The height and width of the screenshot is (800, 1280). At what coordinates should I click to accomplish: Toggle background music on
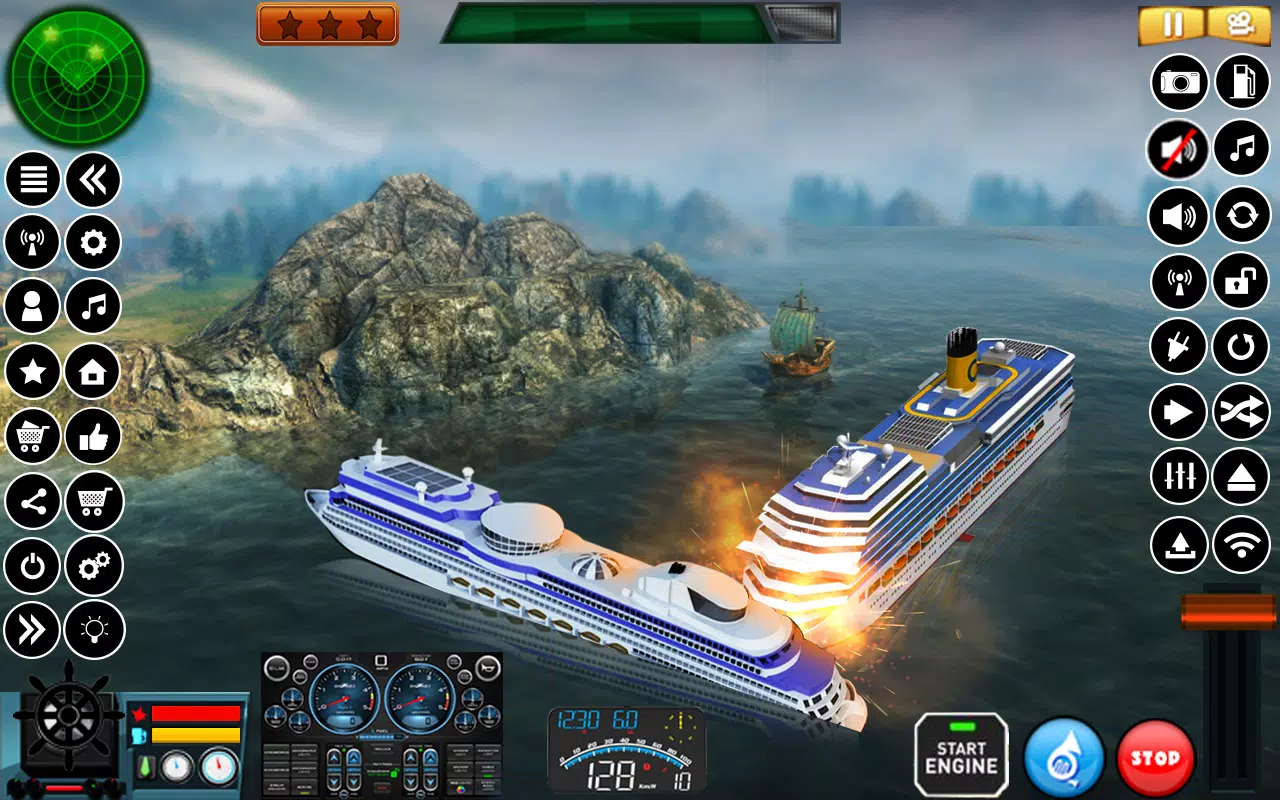[1241, 147]
